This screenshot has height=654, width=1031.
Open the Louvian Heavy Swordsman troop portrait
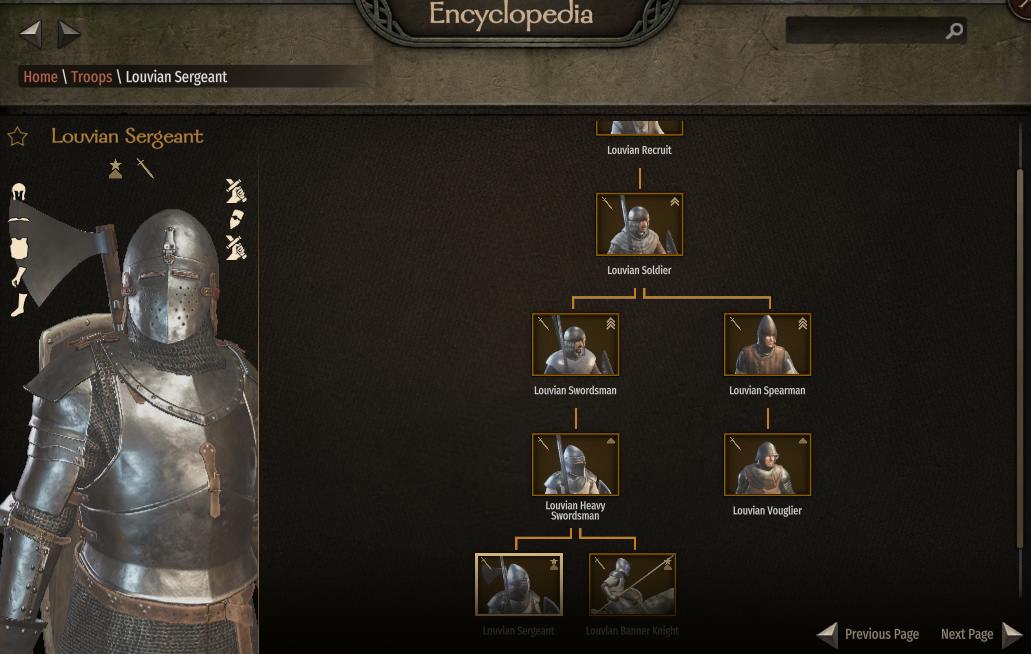pyautogui.click(x=575, y=464)
